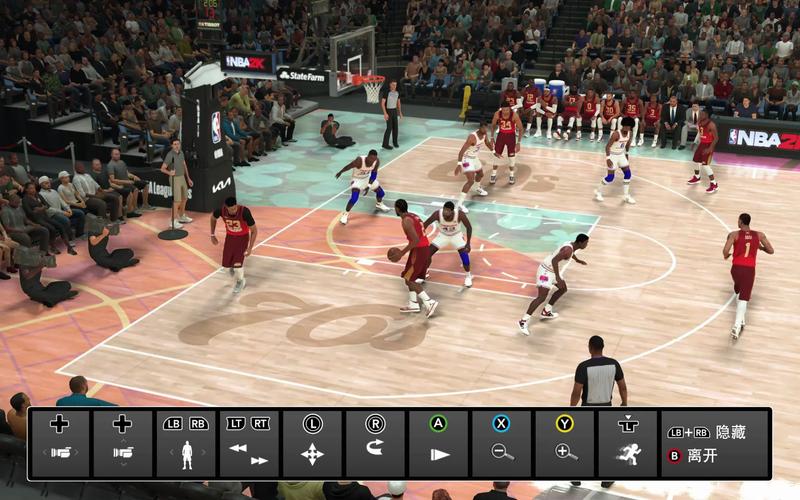
Task: Click the running player tile
Action: pos(627,443)
